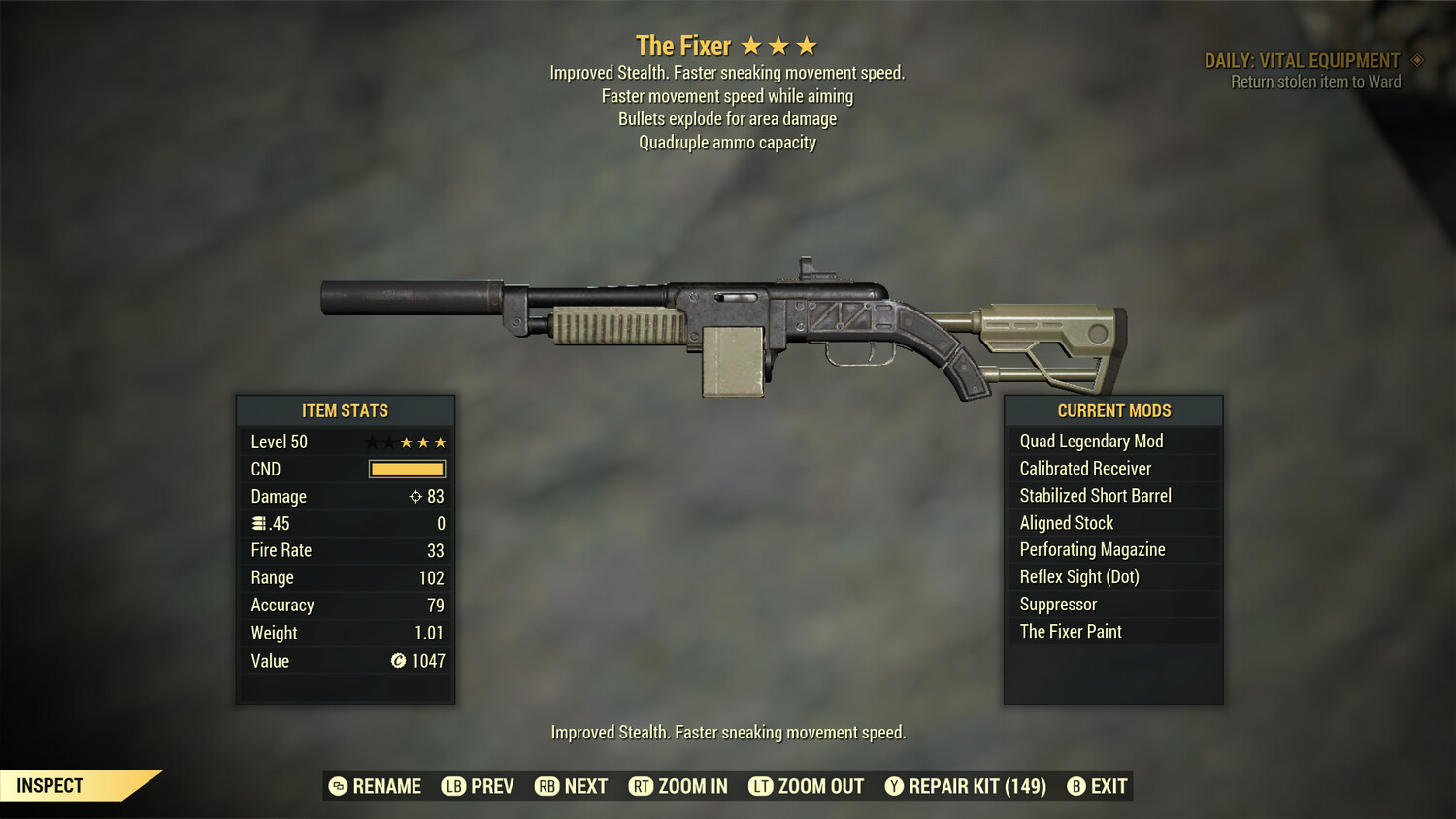Click the B exit button icon
Image resolution: width=1456 pixels, height=819 pixels.
tap(1075, 786)
